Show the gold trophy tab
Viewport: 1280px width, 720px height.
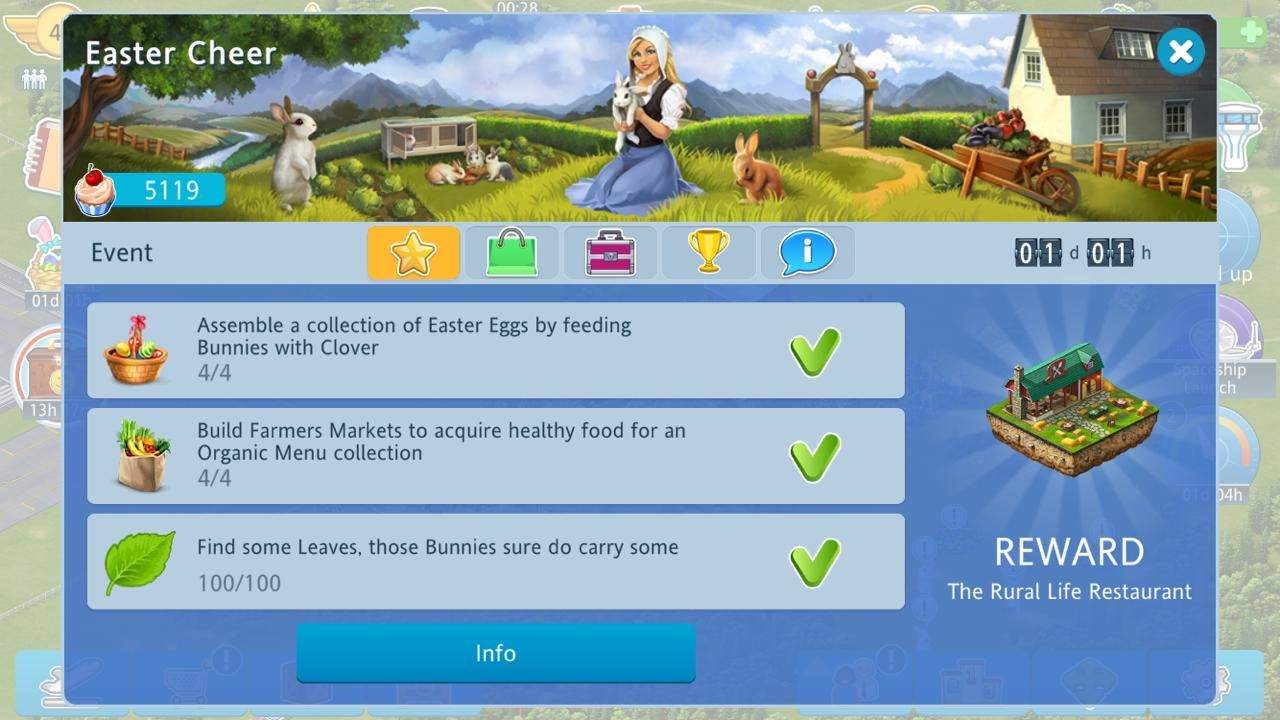pos(708,252)
